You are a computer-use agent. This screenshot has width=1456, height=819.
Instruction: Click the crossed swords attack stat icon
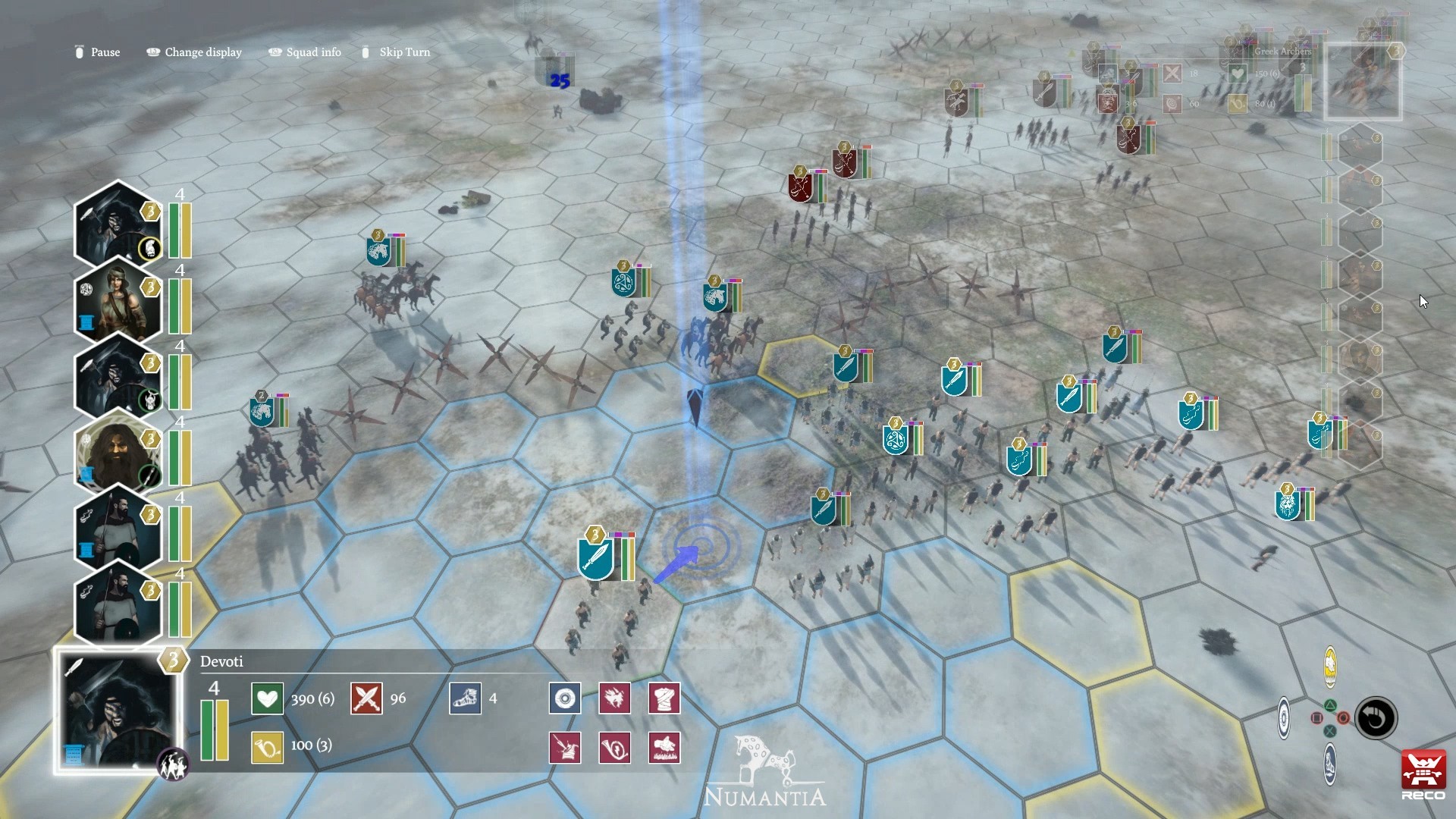click(366, 698)
